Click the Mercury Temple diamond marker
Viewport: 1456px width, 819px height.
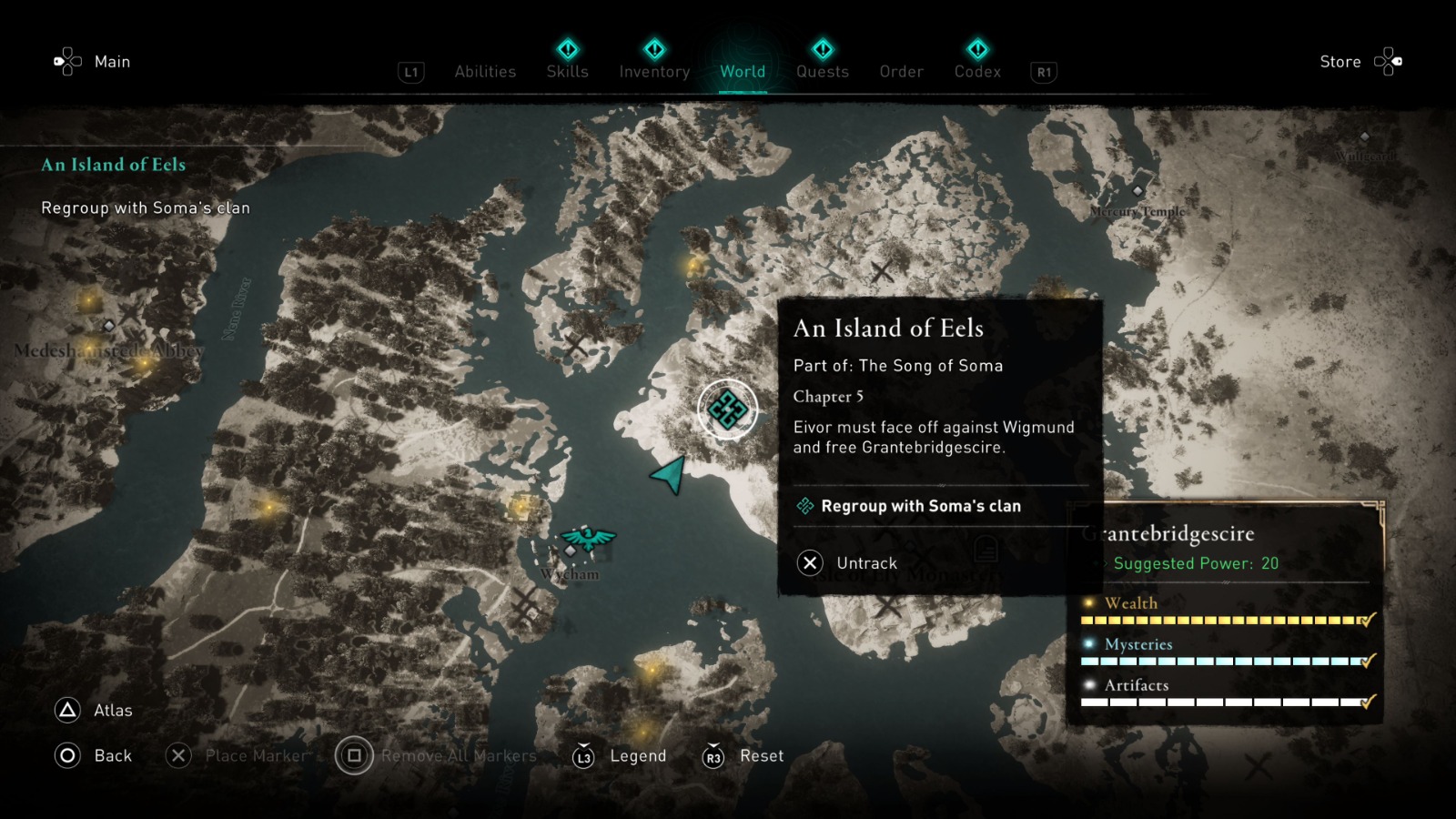tap(1137, 189)
